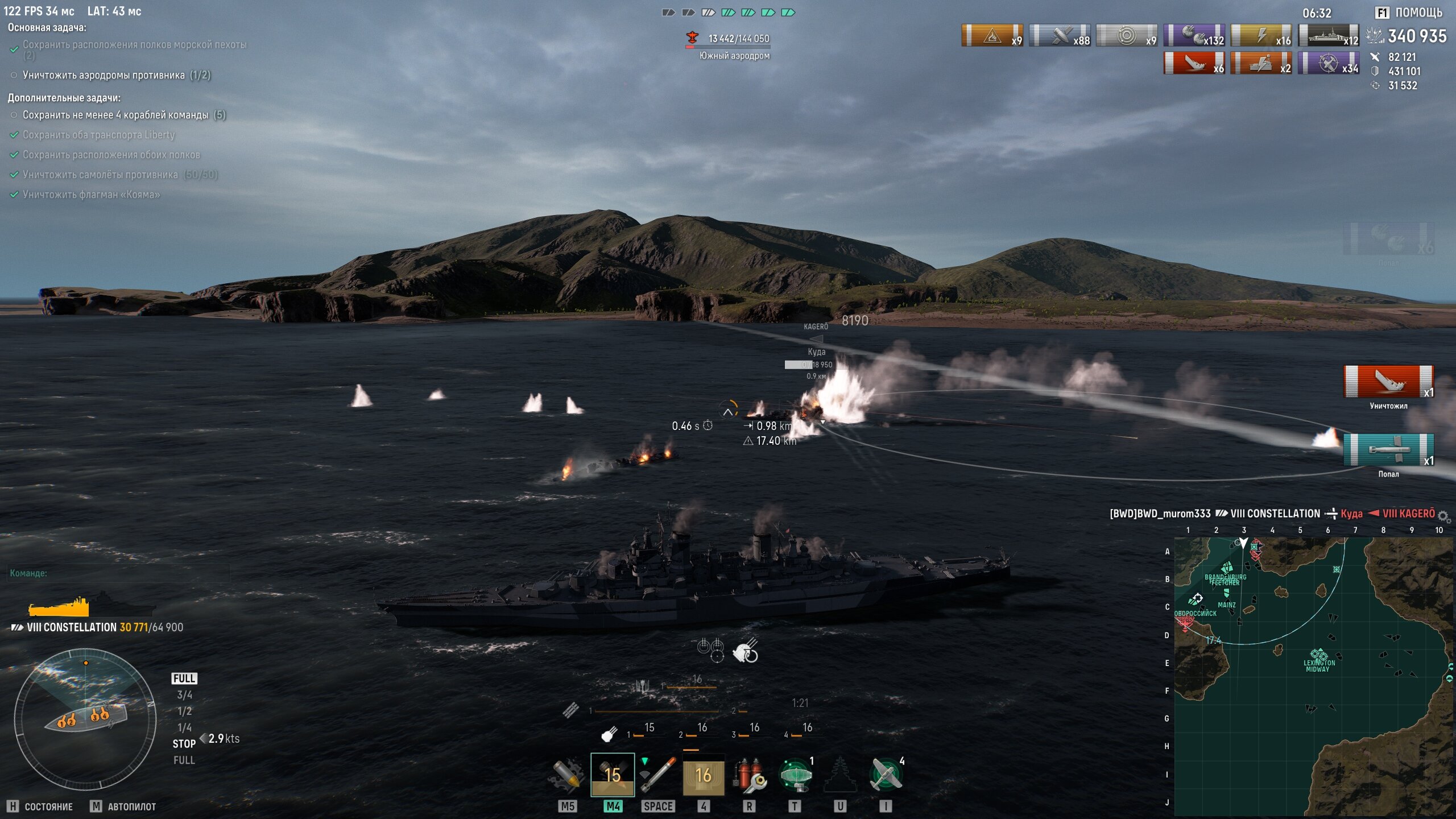This screenshot has height=819, width=1456.
Task: Click the aircraft shot down ribbon x34
Action: coord(1328,63)
